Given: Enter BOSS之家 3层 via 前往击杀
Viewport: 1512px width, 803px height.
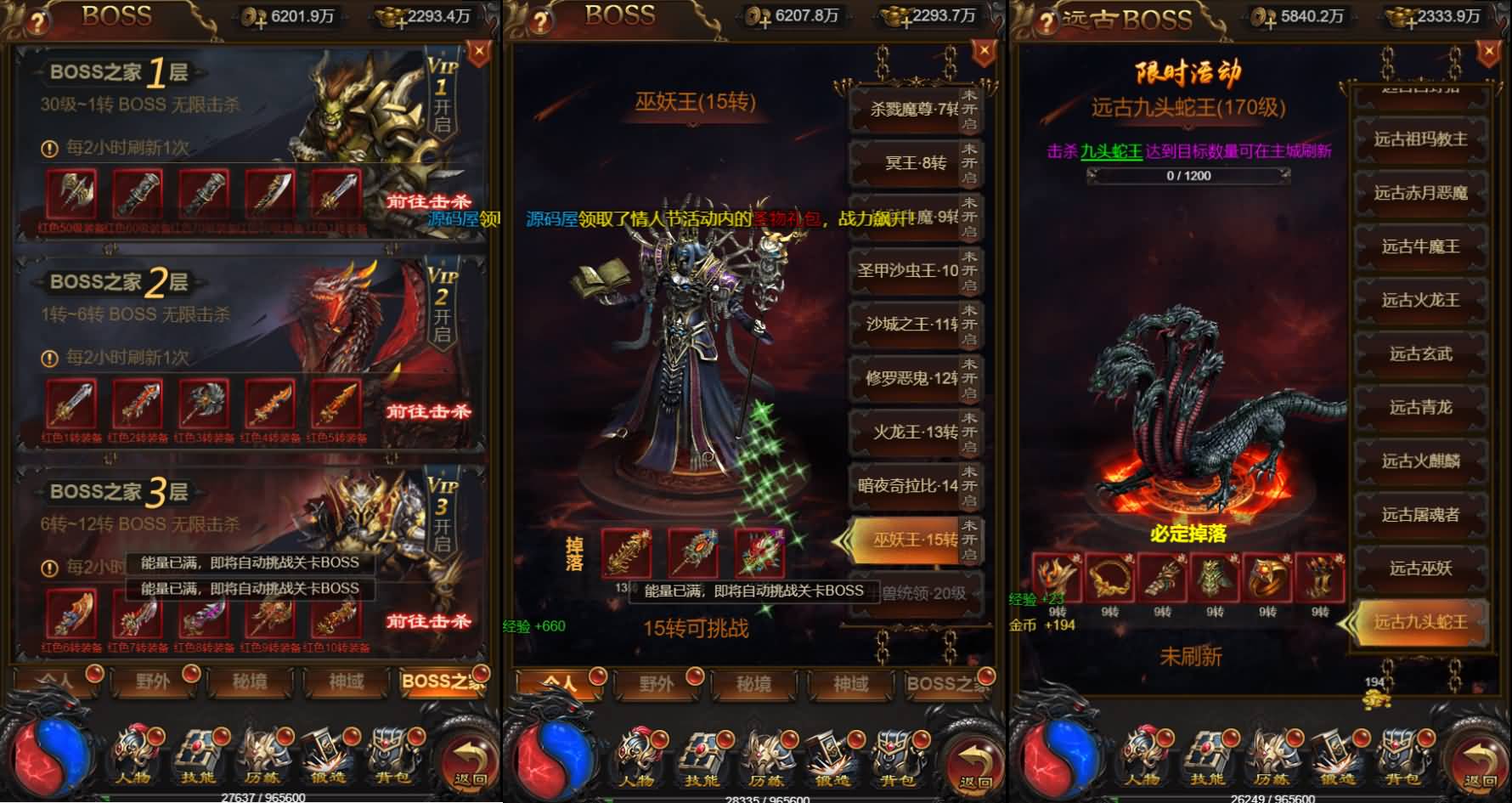Looking at the screenshot, I should click(428, 621).
